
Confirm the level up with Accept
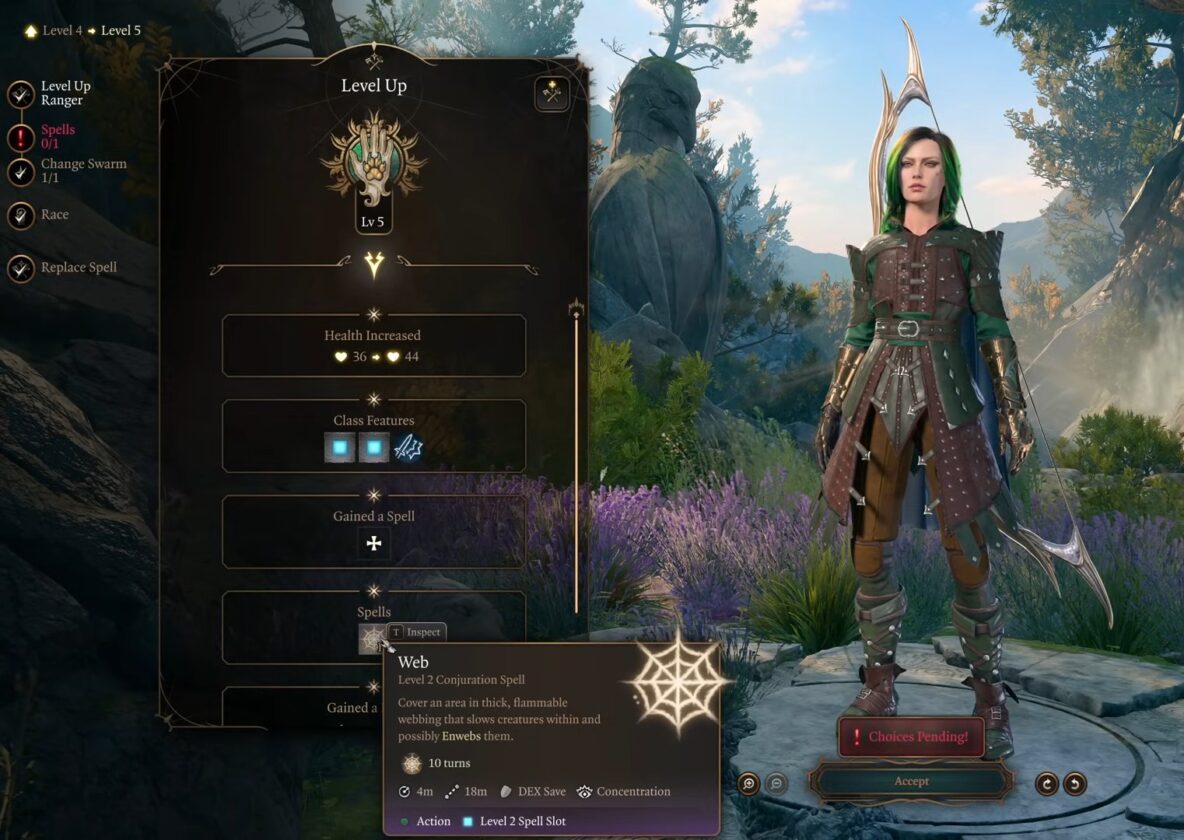911,781
